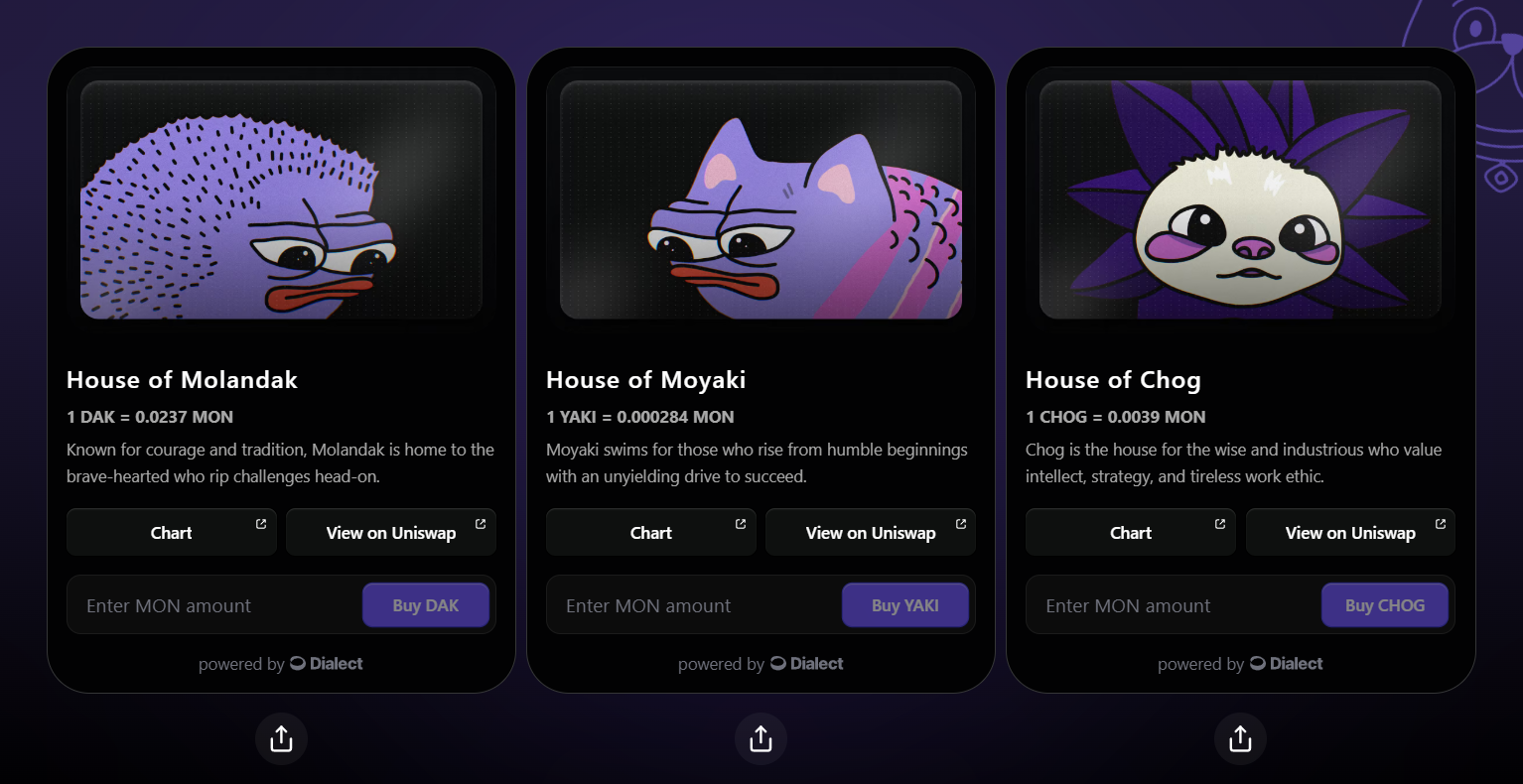This screenshot has width=1523, height=784.
Task: Open the Chart for House of Moyaki
Action: [651, 533]
